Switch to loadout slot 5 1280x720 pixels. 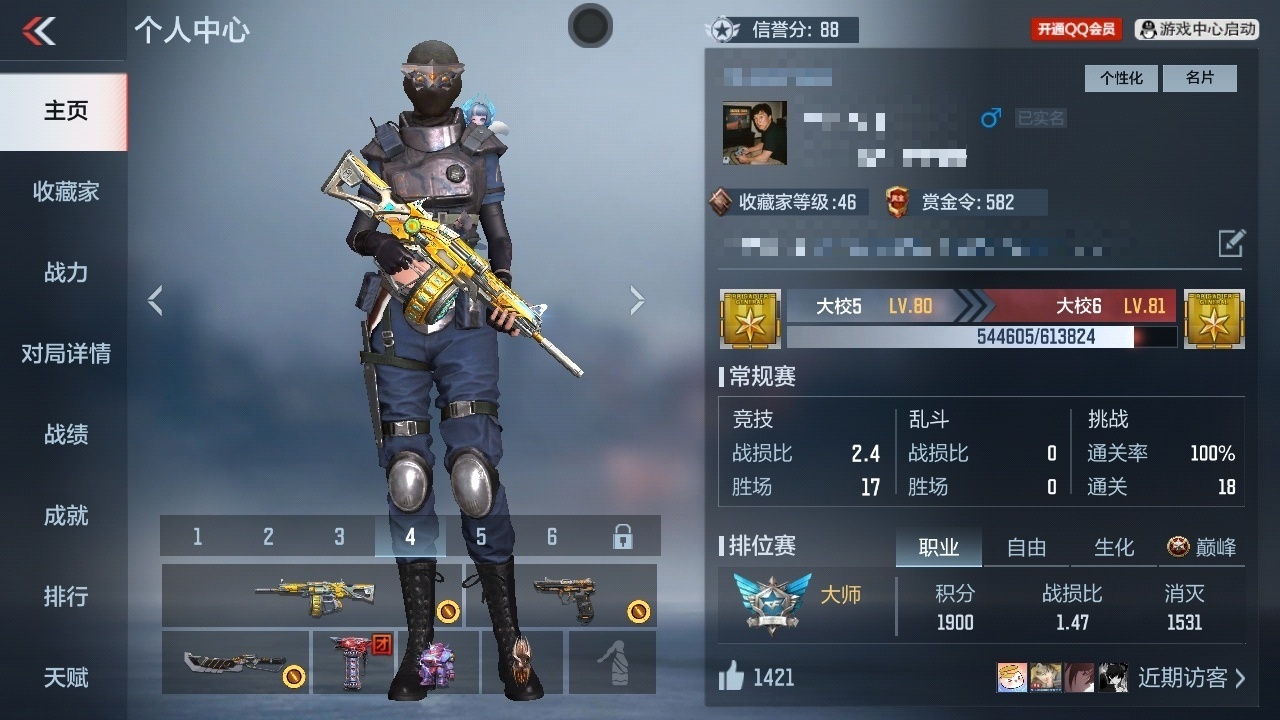(x=481, y=537)
